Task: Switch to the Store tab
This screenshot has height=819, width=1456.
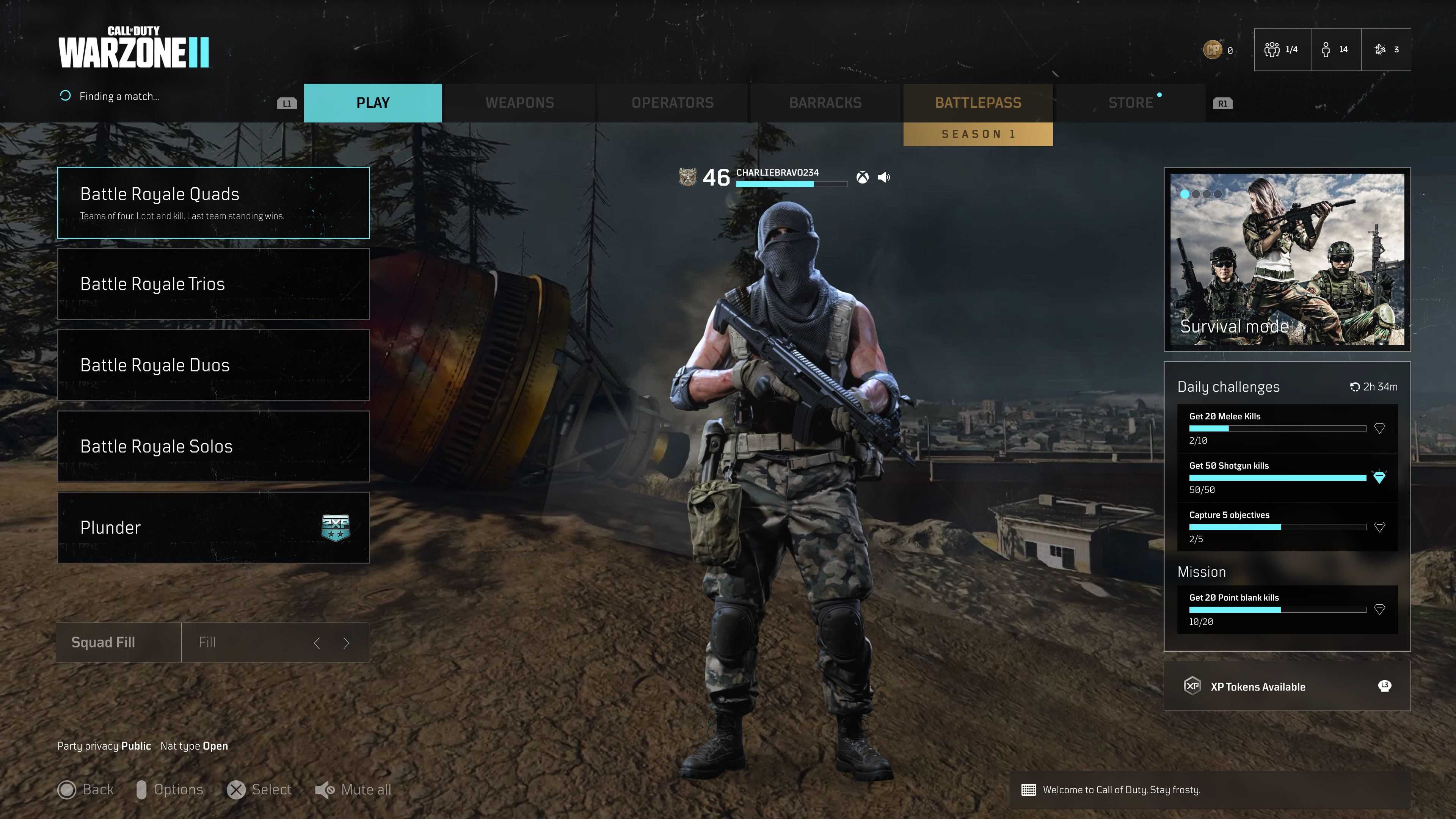Action: [1130, 103]
